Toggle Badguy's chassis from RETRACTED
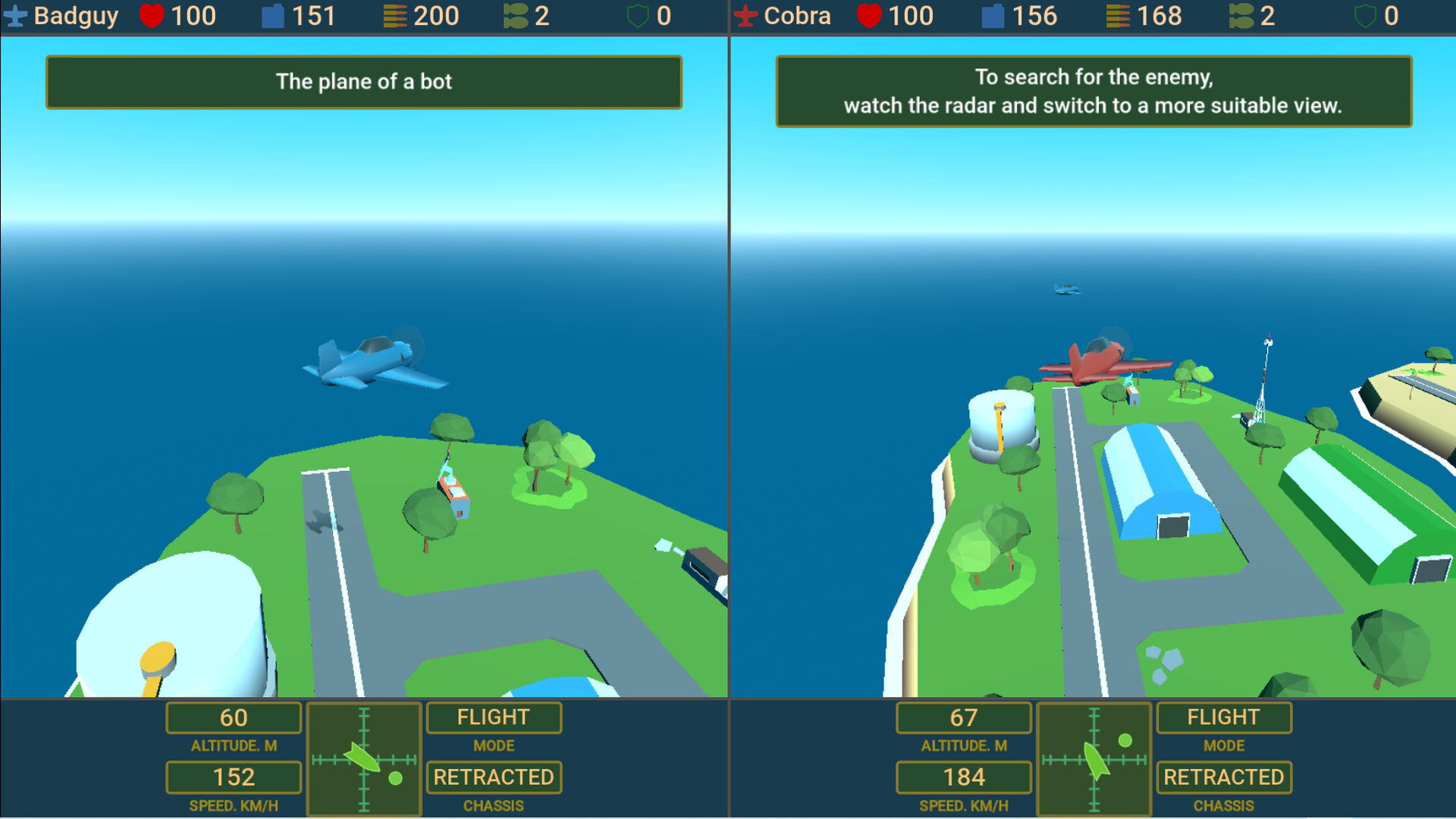The width and height of the screenshot is (1456, 819). coord(494,777)
